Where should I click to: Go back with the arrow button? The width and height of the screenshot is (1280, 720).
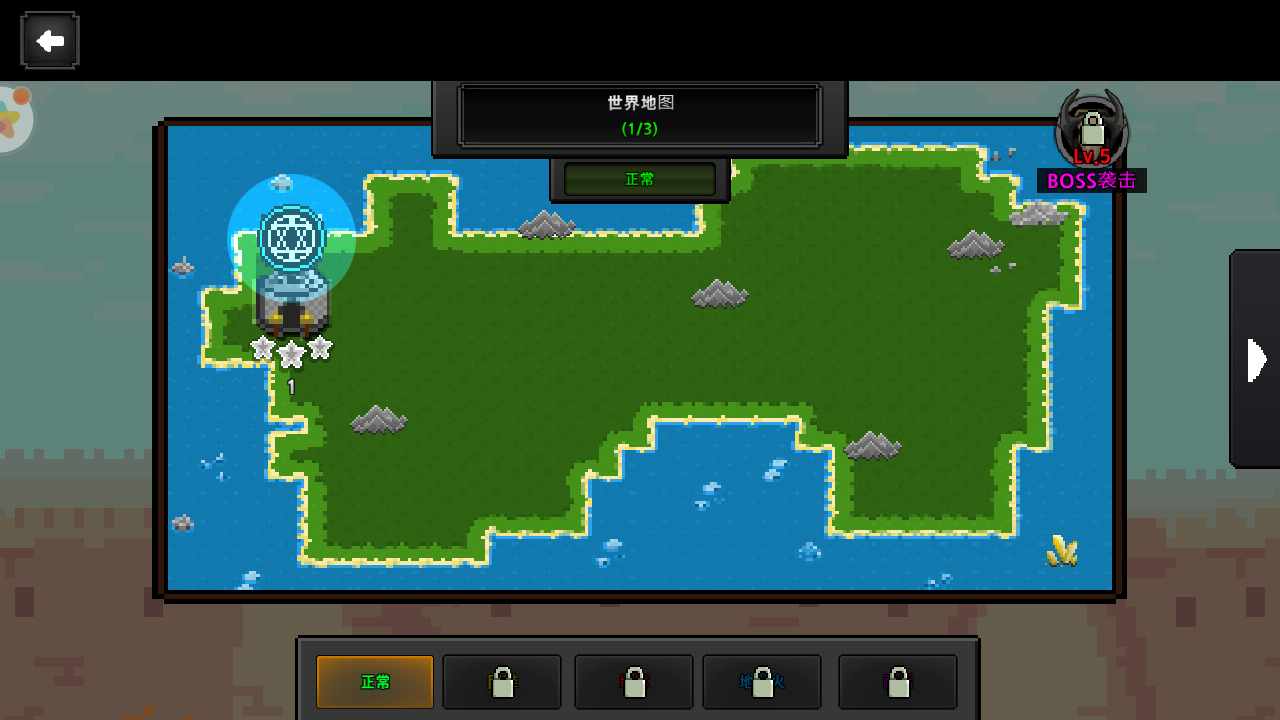49,41
